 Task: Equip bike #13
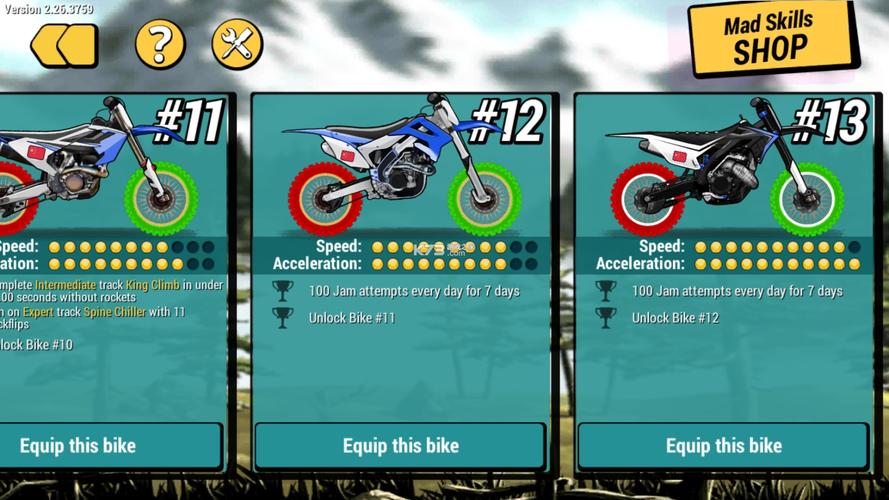723,446
